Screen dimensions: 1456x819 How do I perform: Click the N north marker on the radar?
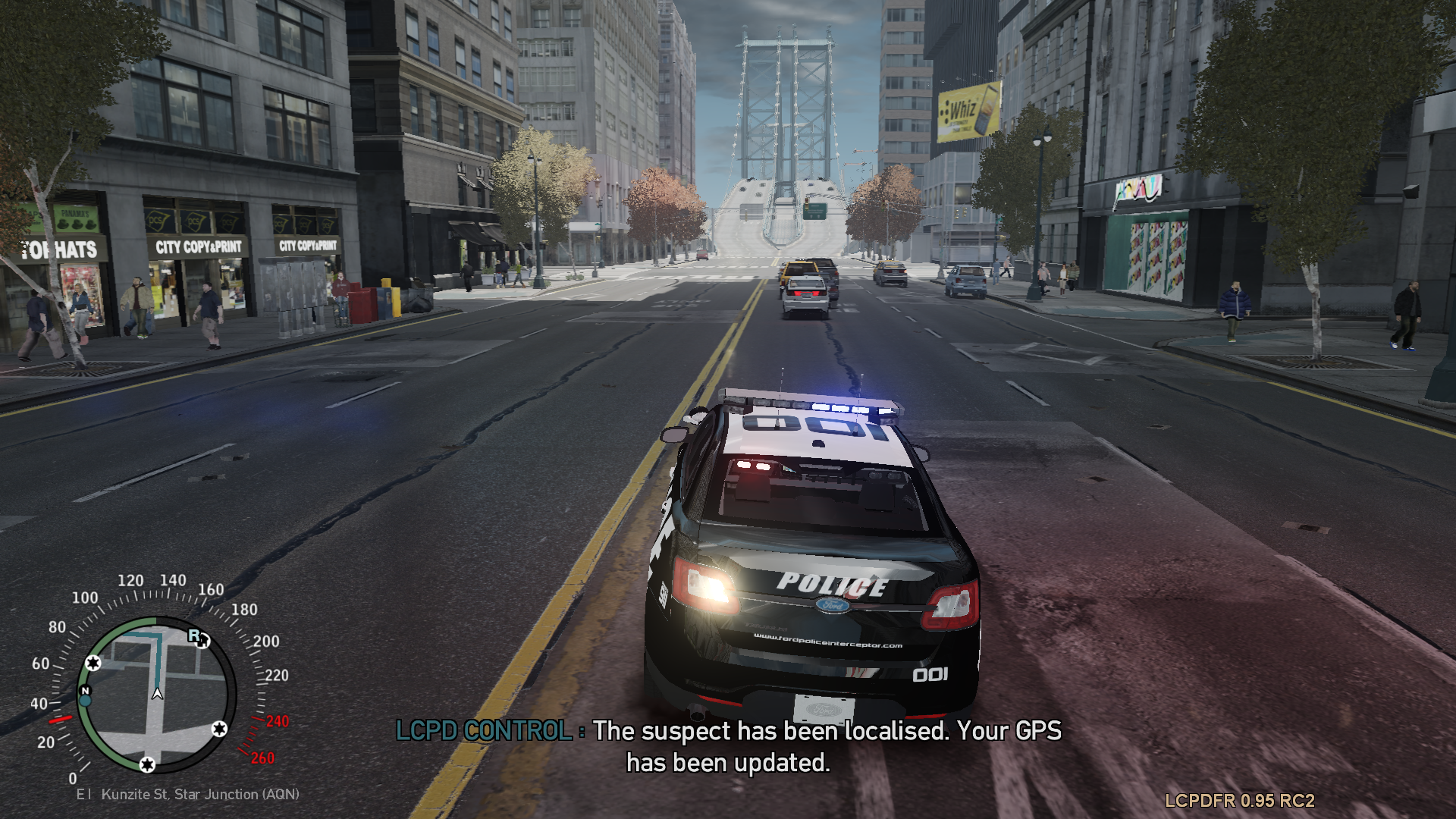coord(85,690)
